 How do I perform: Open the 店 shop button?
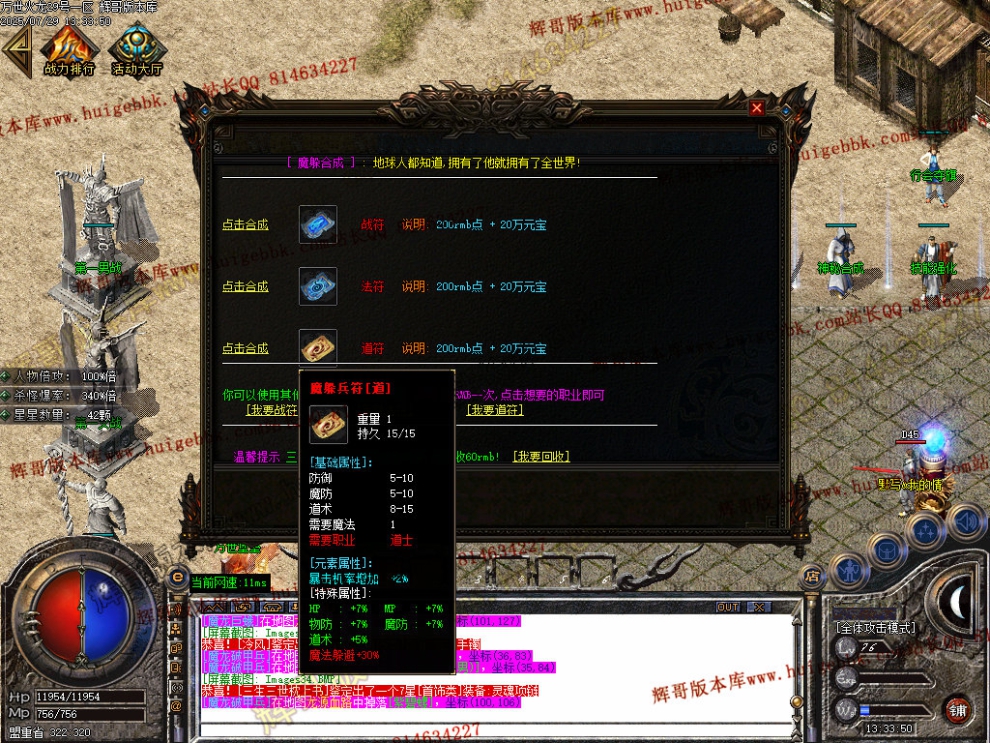(811, 576)
